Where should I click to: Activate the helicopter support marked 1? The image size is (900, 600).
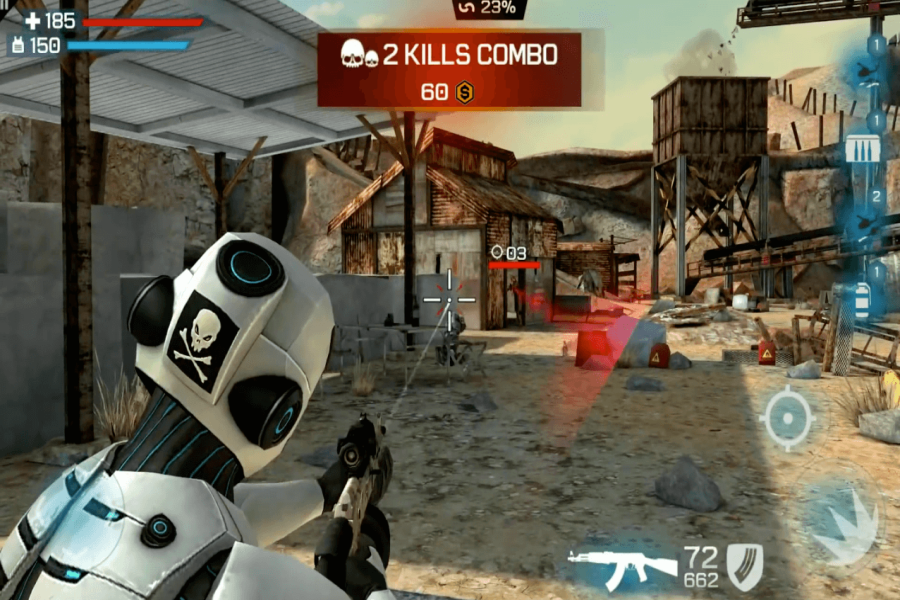[866, 70]
